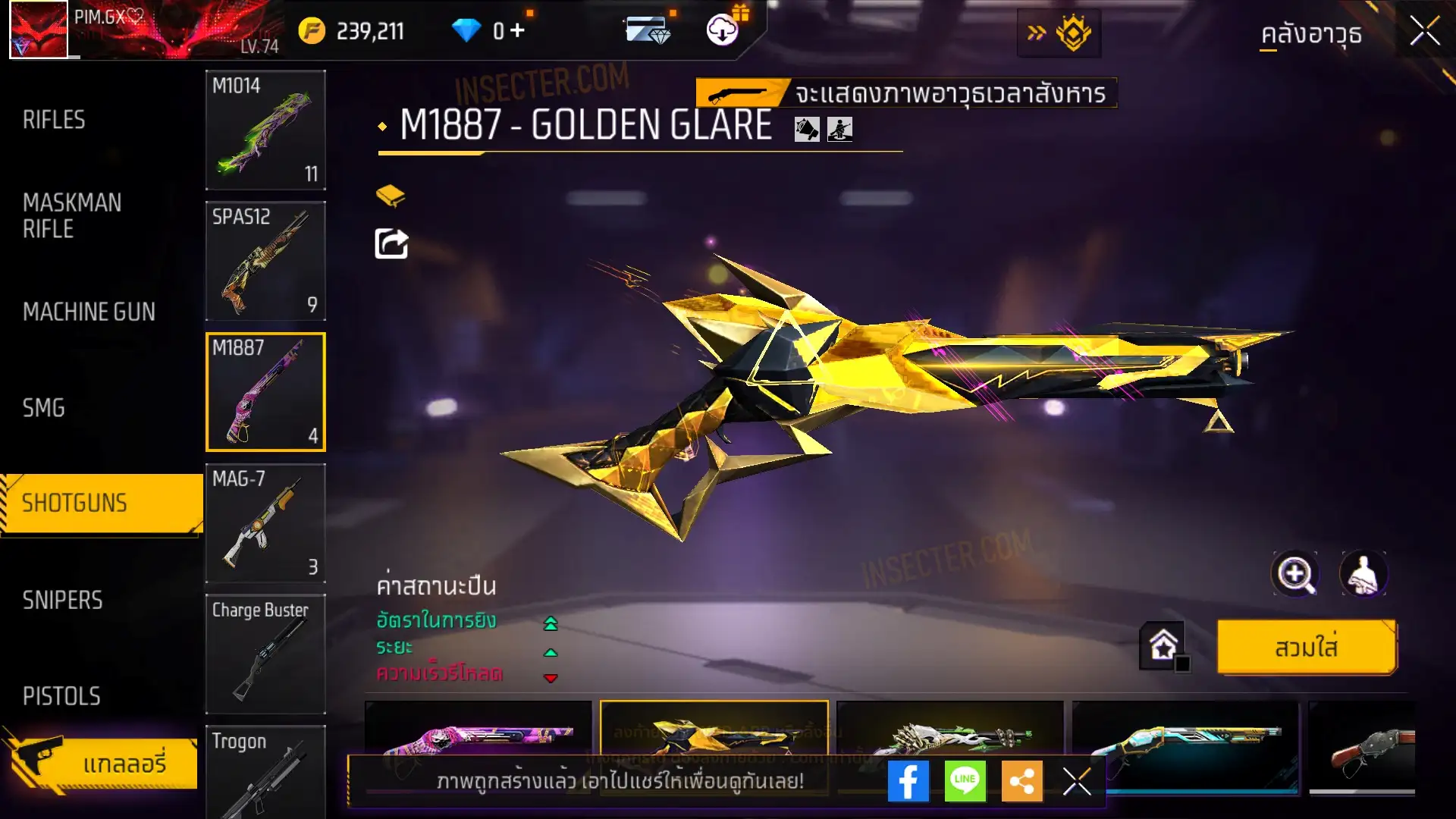Switch to the Rifles category

54,120
